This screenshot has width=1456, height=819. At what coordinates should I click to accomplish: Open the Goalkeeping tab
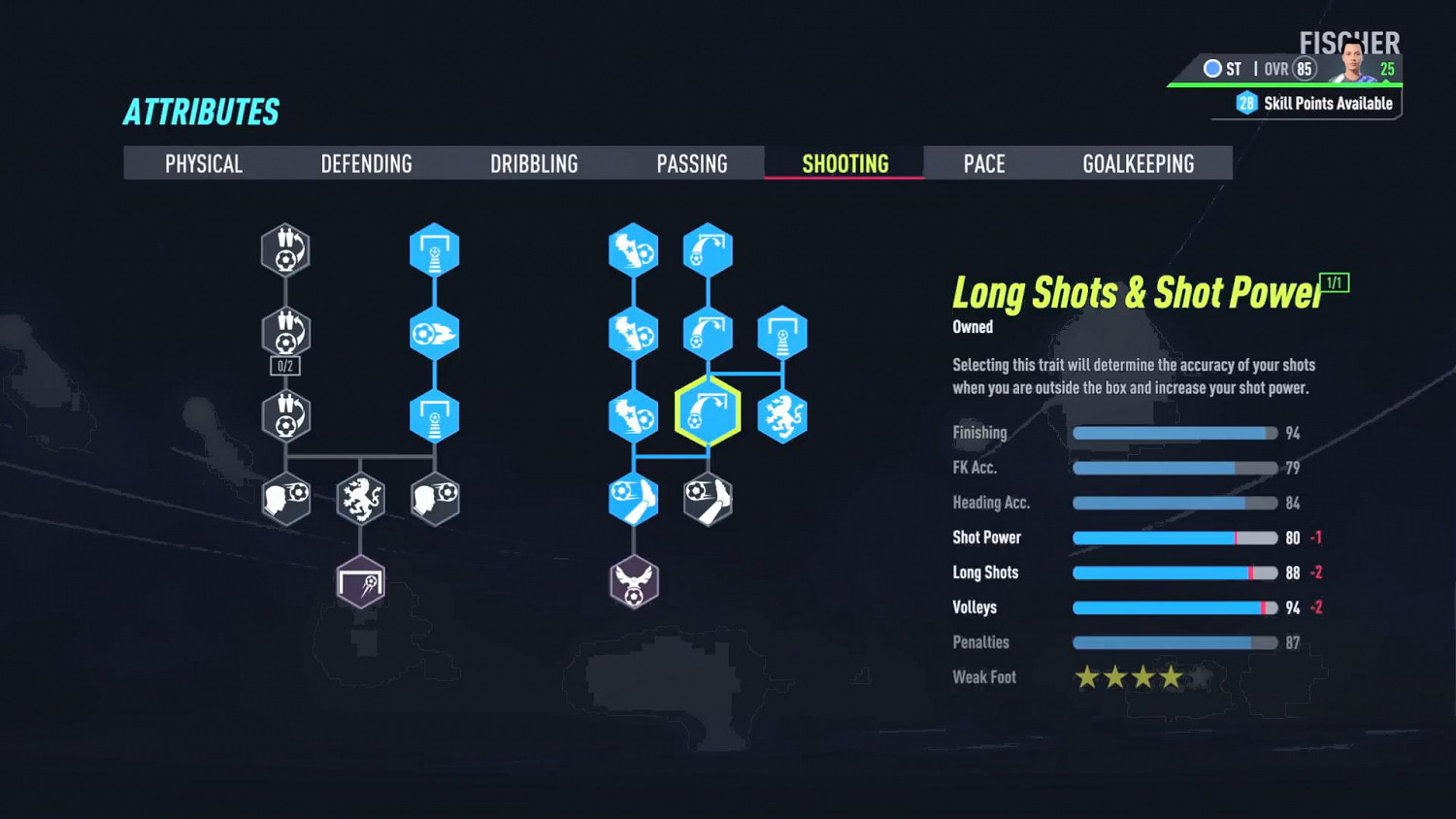(1138, 164)
